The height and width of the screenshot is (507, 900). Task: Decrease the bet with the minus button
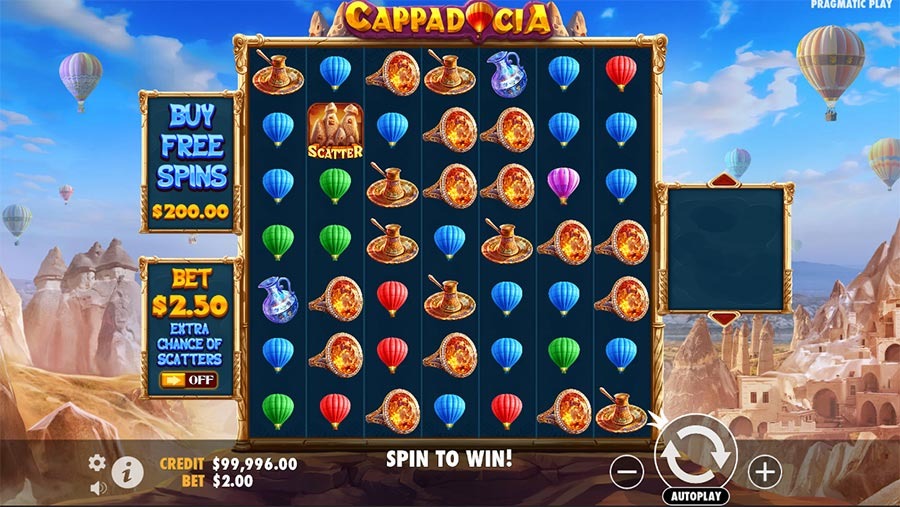click(x=626, y=471)
